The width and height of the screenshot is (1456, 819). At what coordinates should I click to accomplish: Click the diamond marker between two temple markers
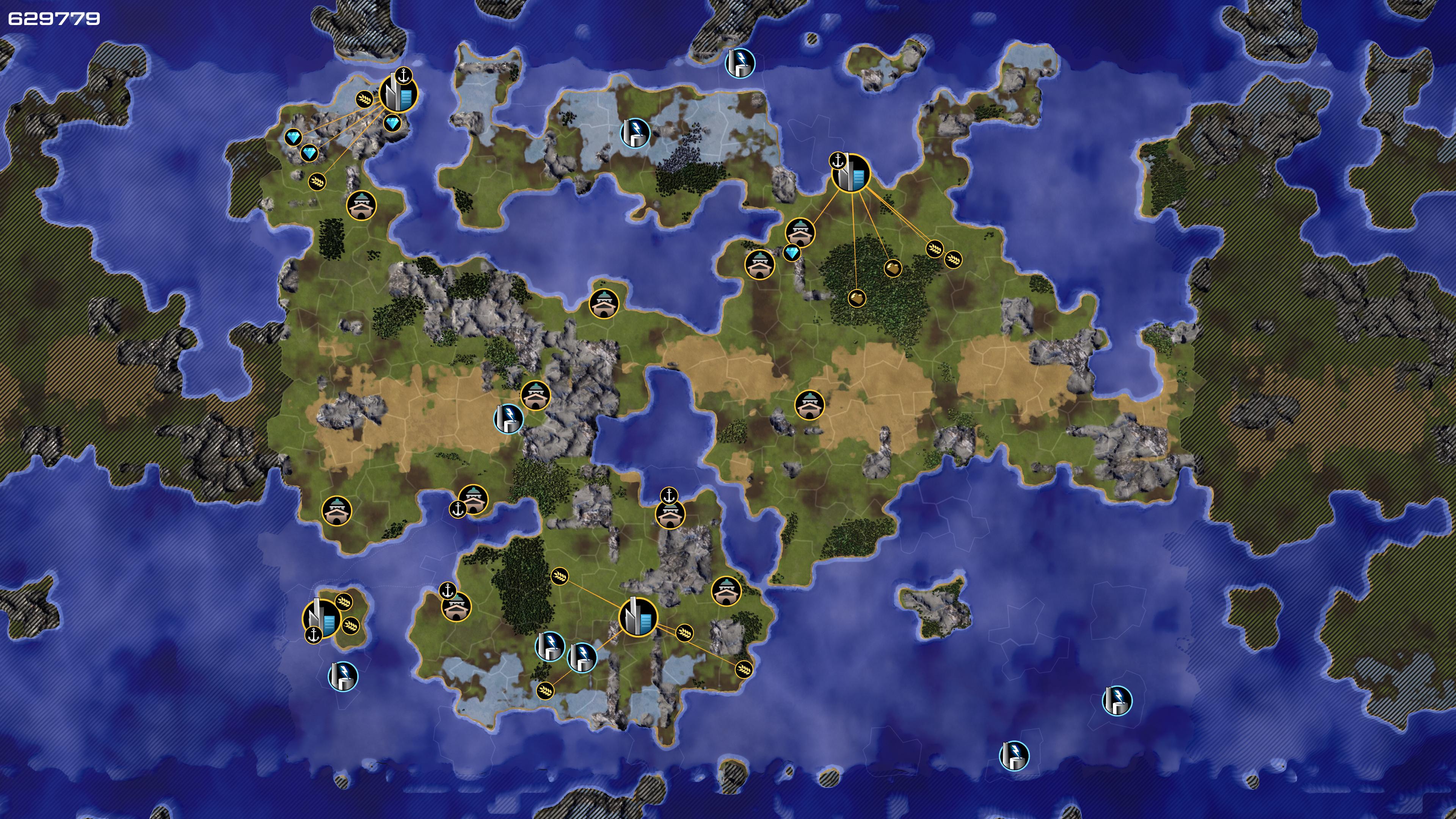[792, 252]
